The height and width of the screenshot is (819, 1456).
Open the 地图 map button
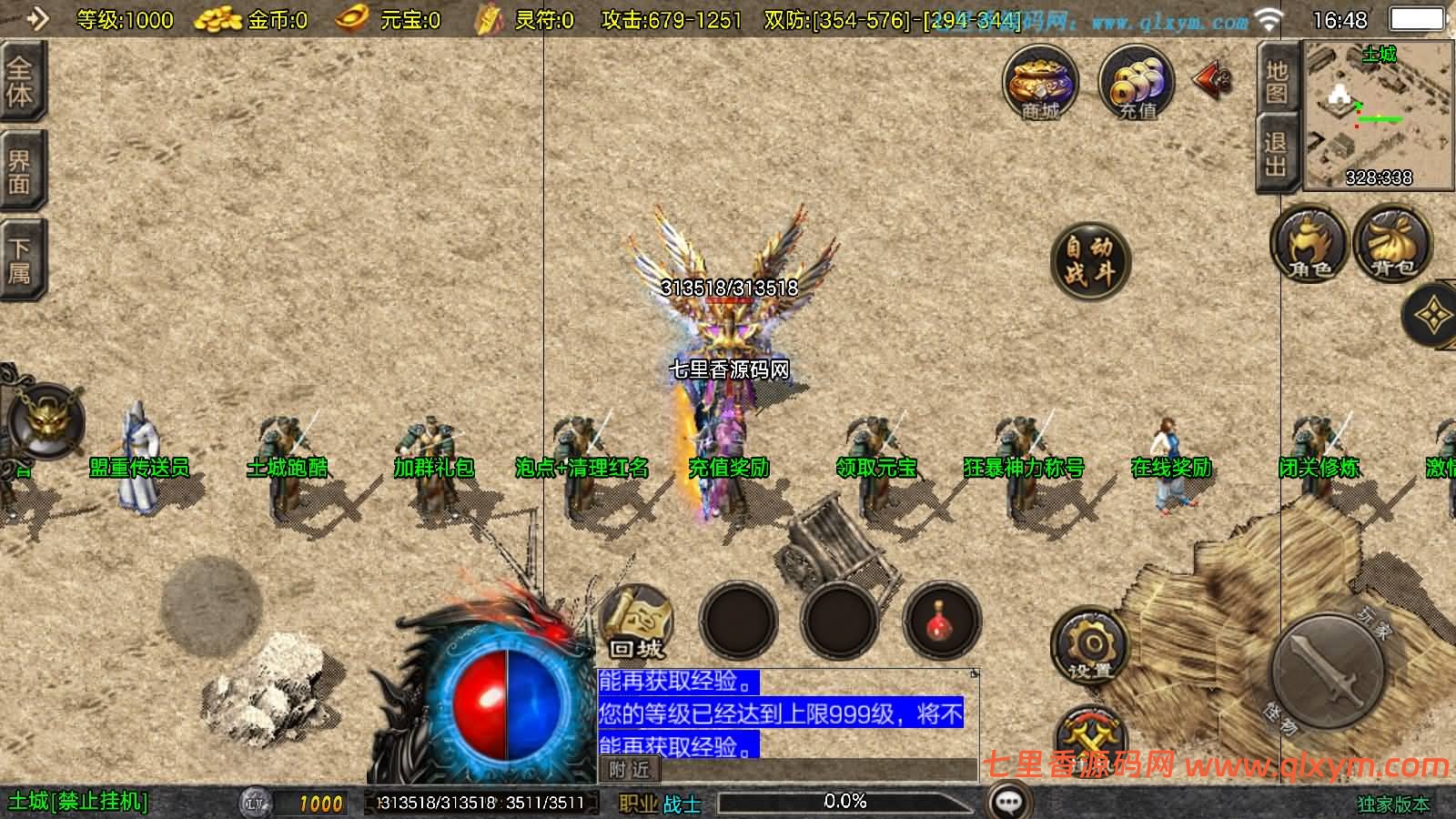pyautogui.click(x=1277, y=82)
